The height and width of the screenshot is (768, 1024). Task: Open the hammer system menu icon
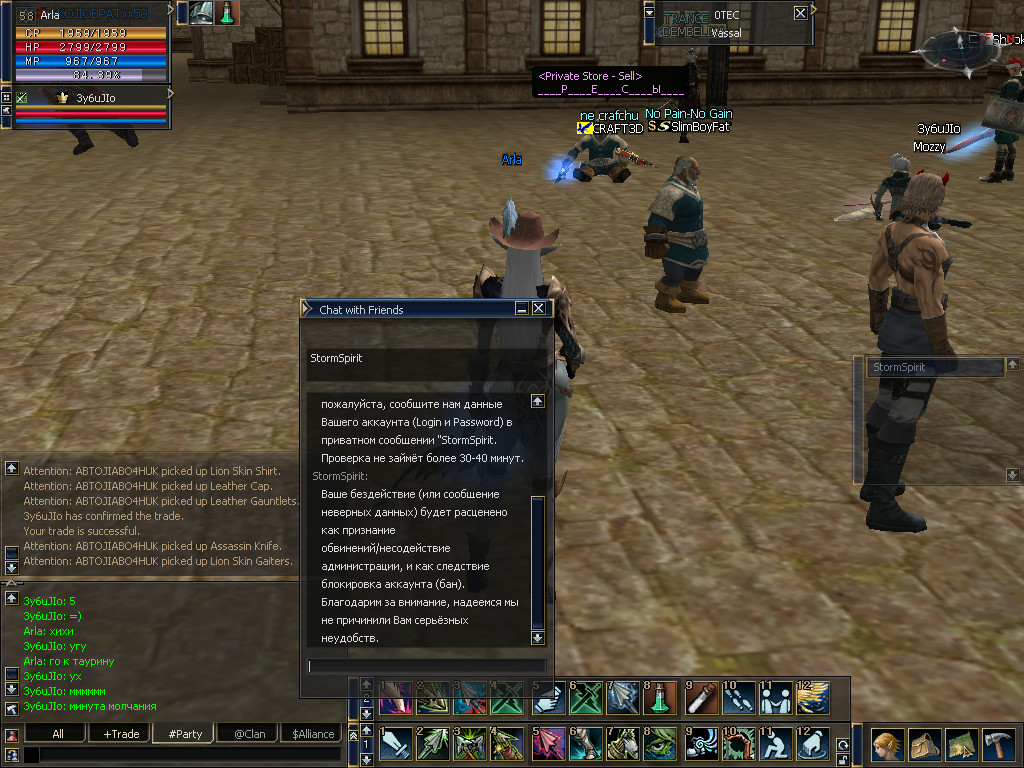1000,746
